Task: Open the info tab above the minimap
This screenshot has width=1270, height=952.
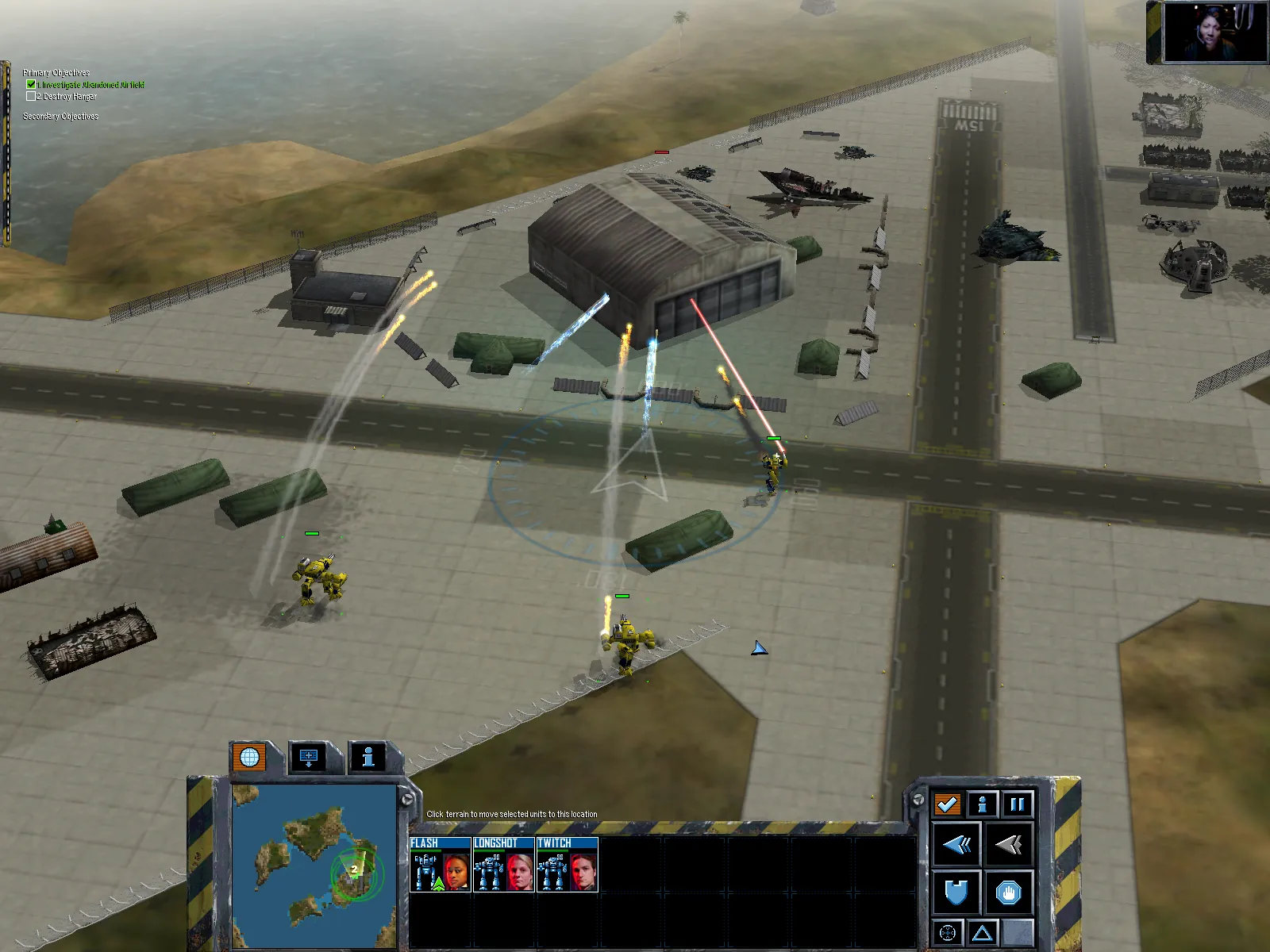Action: (368, 758)
